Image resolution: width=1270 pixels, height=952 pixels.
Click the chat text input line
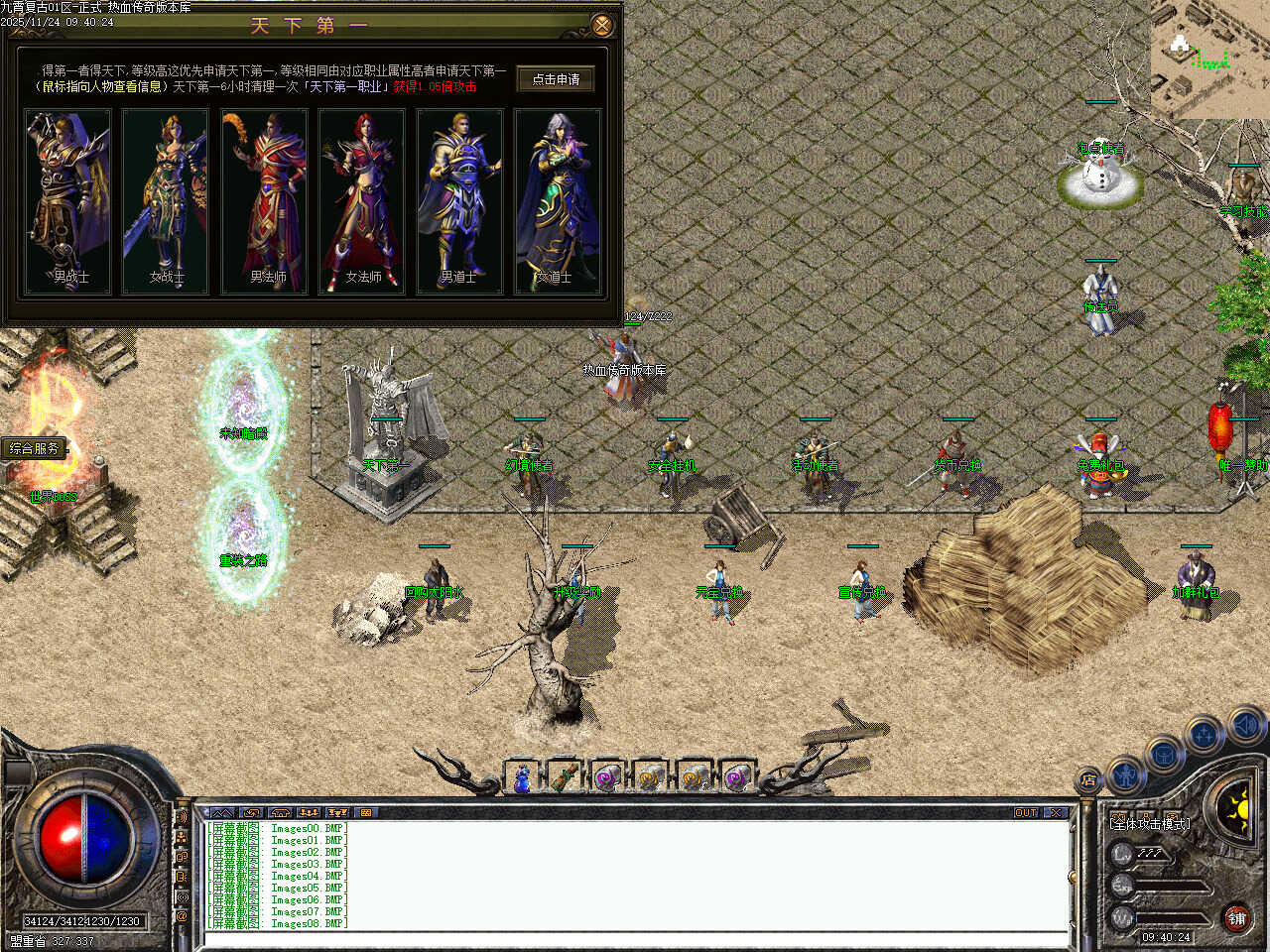(x=635, y=938)
